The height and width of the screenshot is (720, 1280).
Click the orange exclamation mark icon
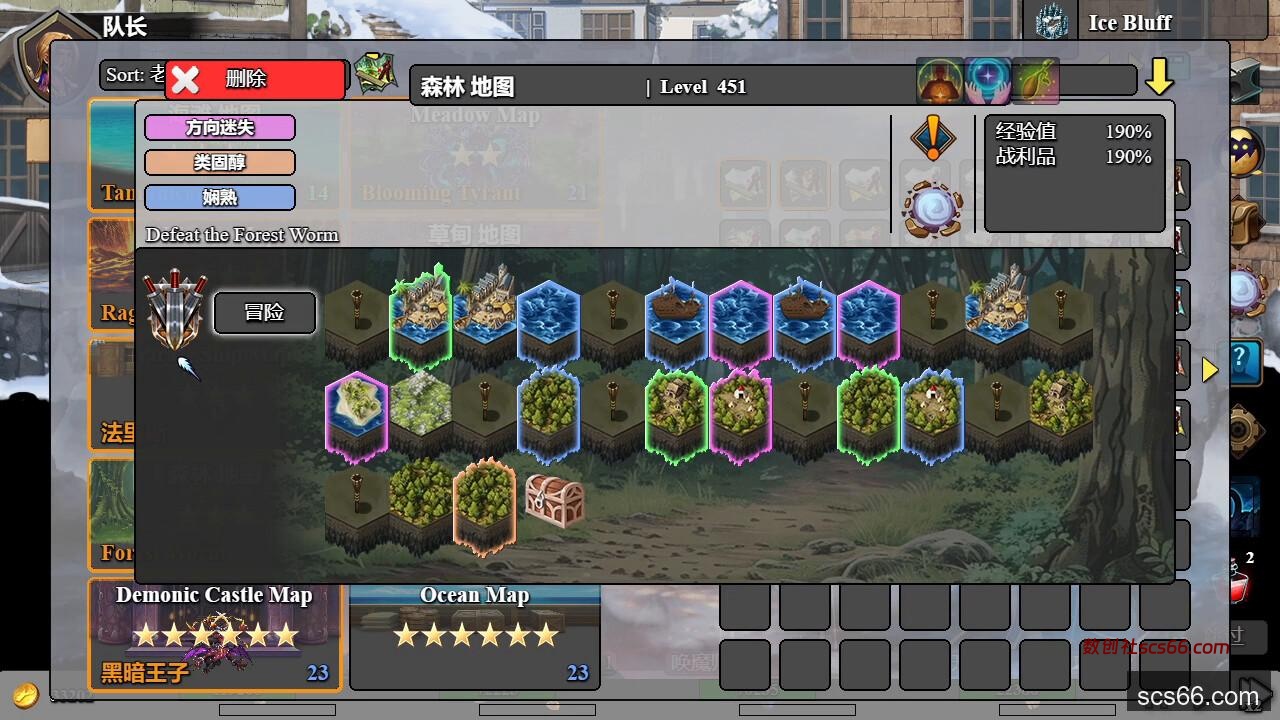tap(932, 139)
